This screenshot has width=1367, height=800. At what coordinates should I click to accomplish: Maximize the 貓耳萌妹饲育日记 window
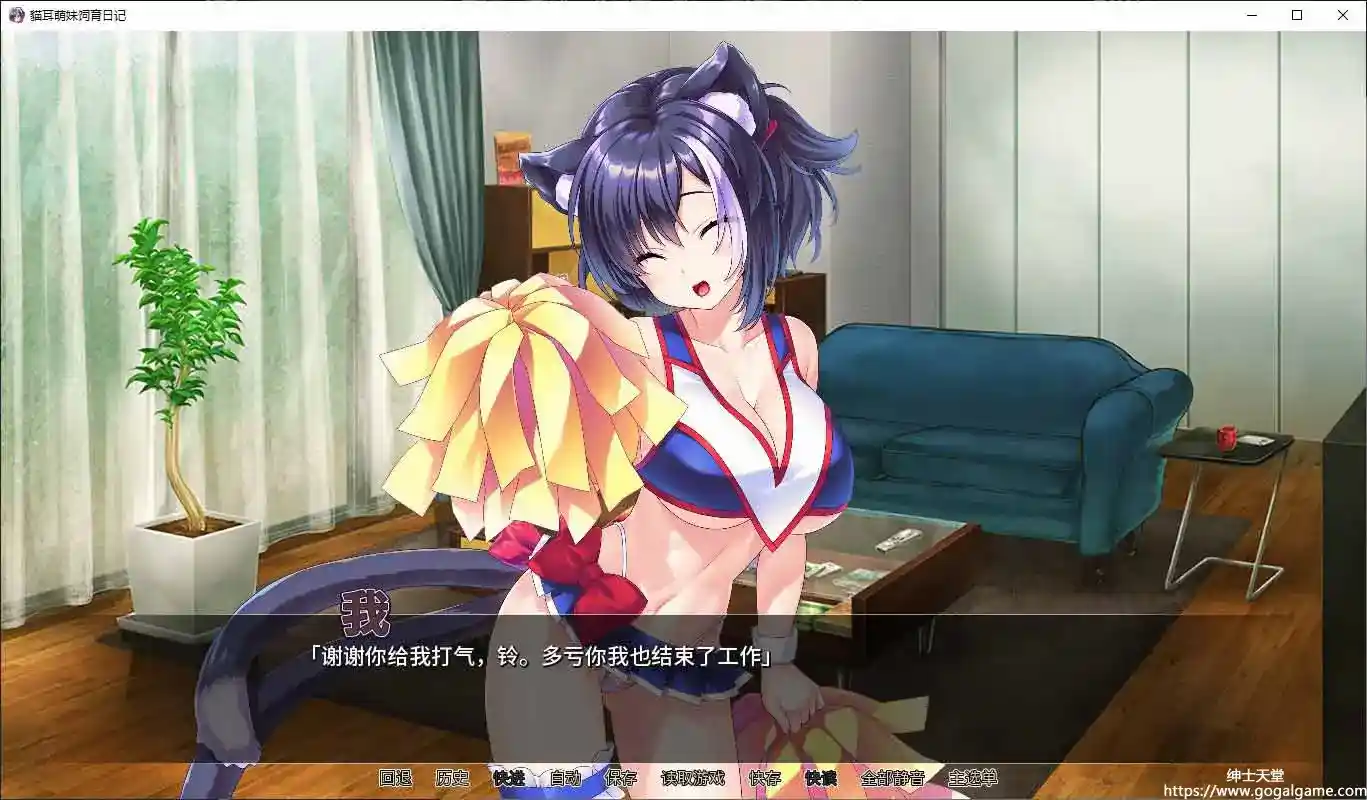[x=1296, y=15]
